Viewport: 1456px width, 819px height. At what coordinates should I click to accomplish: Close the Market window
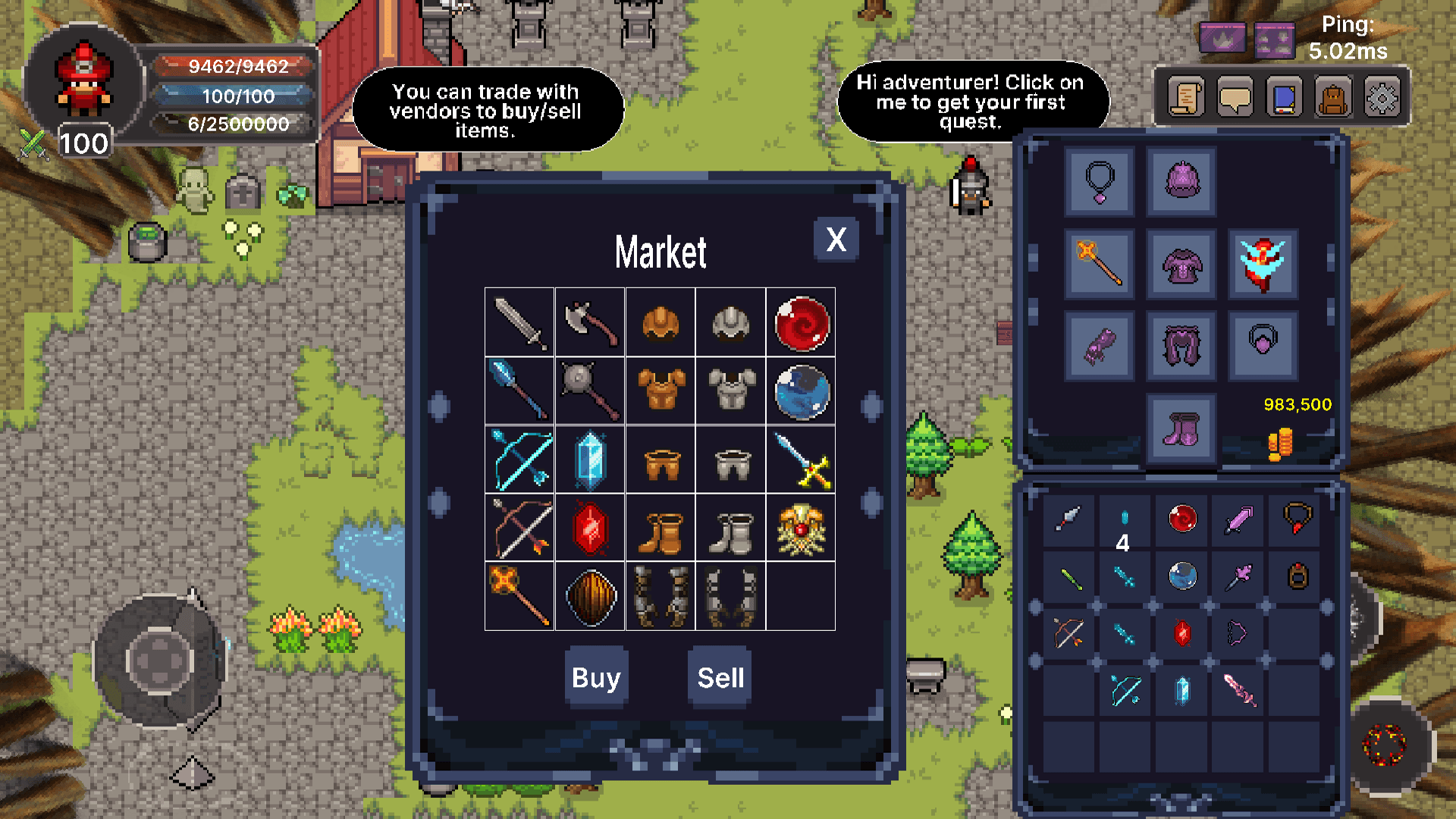(x=836, y=240)
